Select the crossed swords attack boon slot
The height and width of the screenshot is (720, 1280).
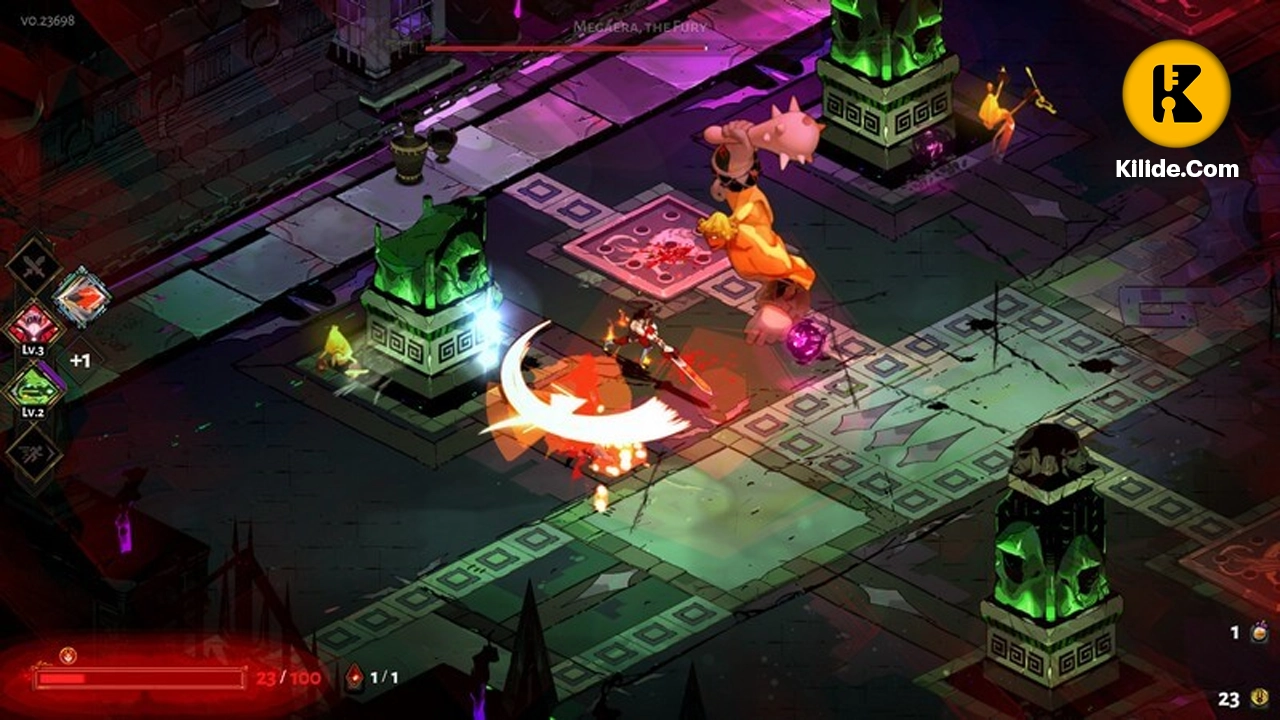pos(34,266)
